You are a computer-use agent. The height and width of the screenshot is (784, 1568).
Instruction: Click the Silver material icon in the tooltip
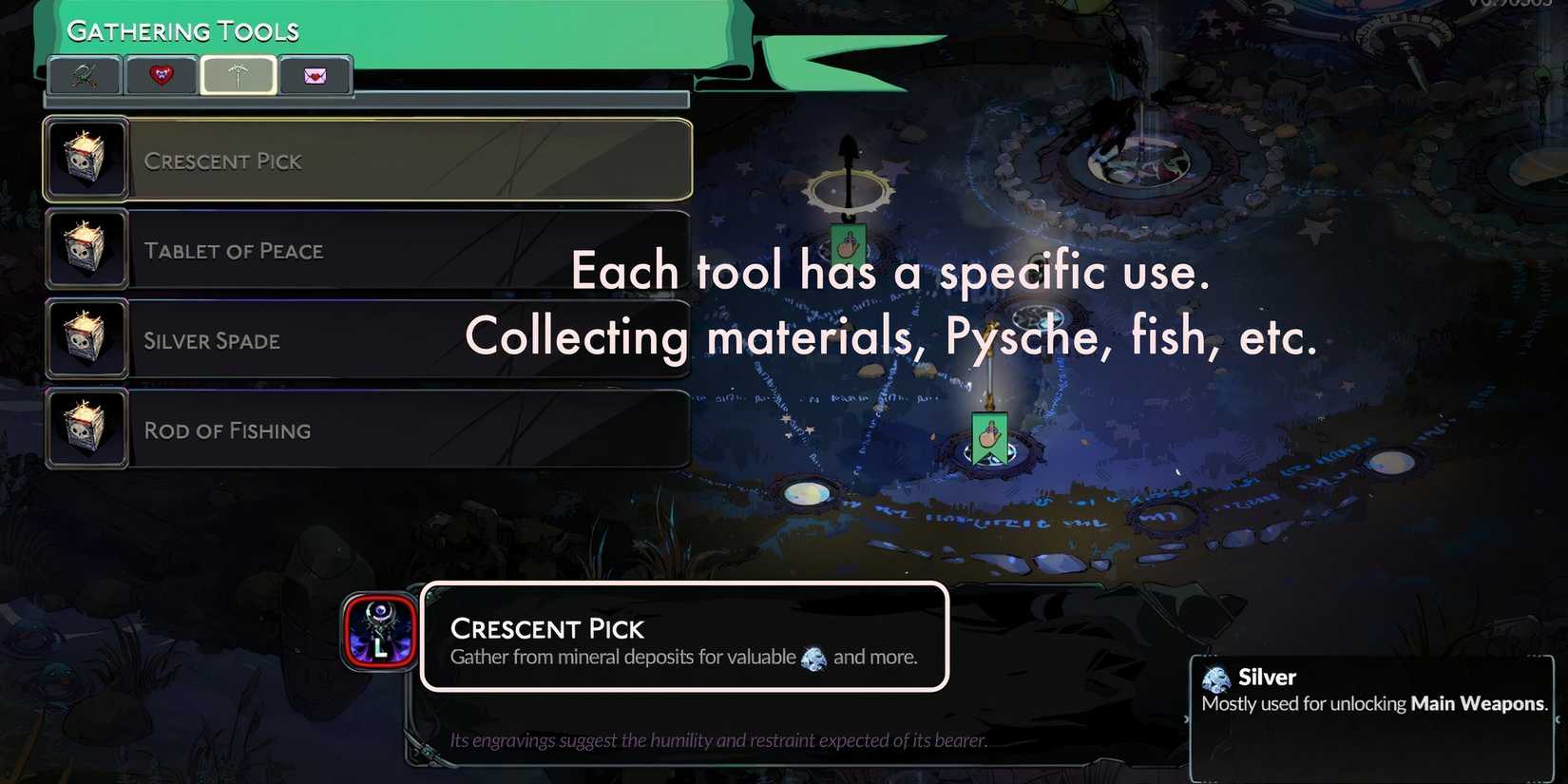[1215, 679]
